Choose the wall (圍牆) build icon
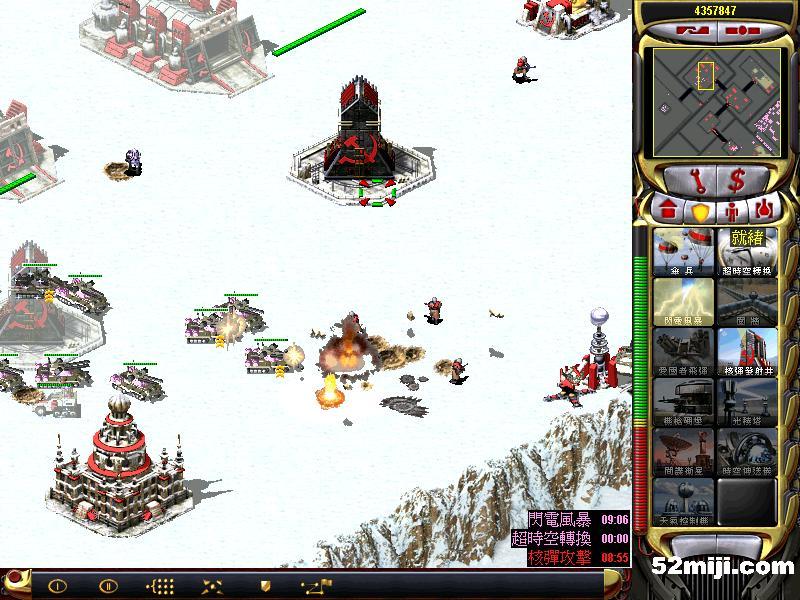The height and width of the screenshot is (600, 800). pyautogui.click(x=746, y=302)
